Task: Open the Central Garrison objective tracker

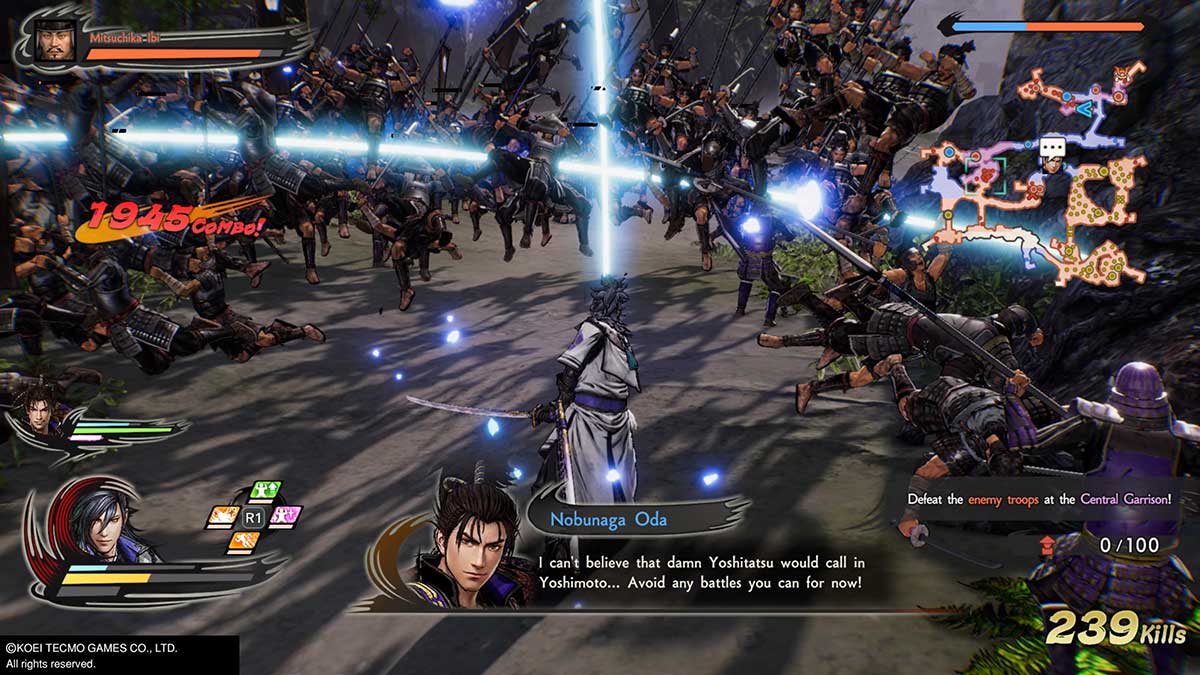Action: (x=1039, y=498)
